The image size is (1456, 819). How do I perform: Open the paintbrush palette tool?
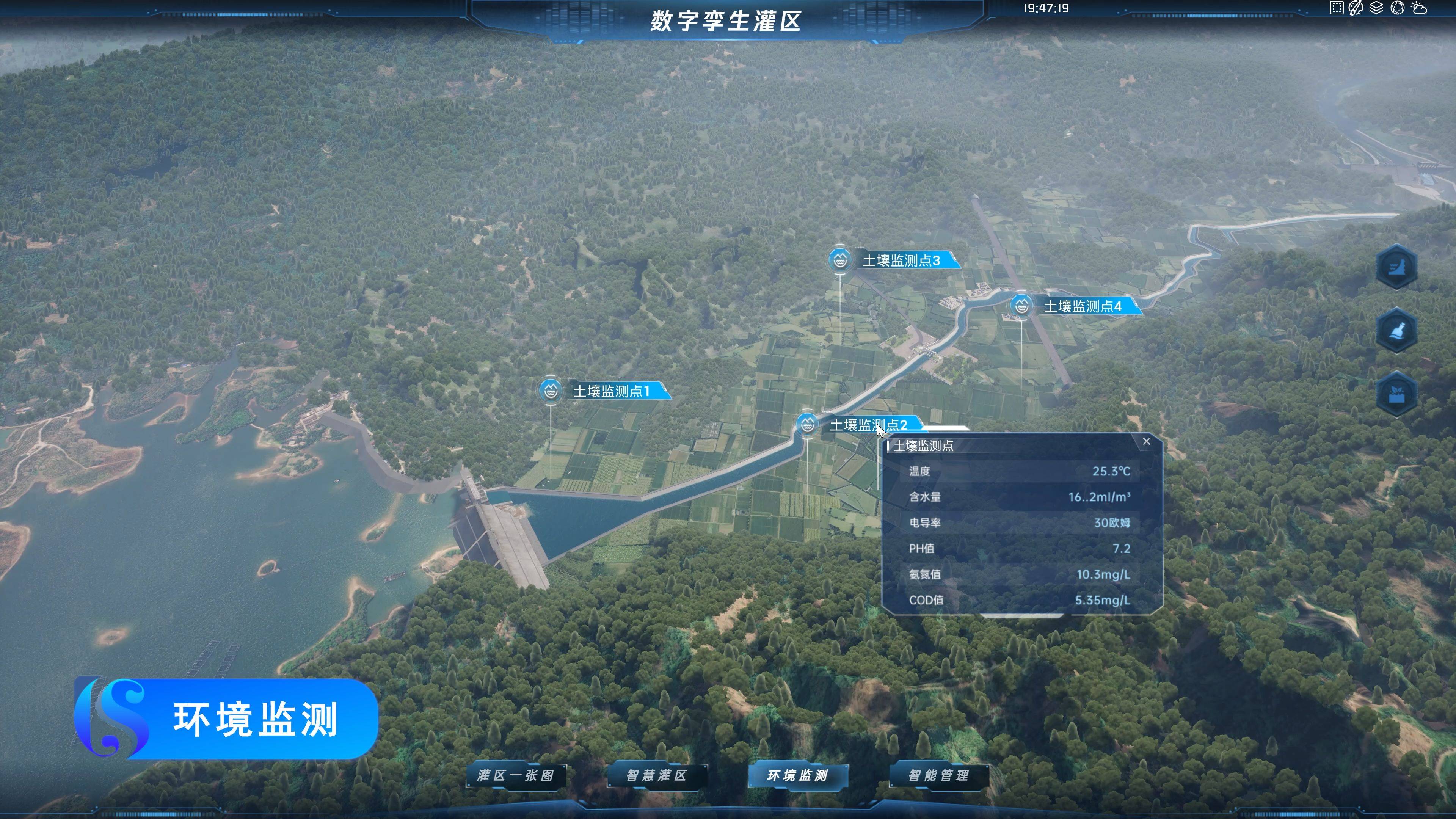click(x=1356, y=8)
